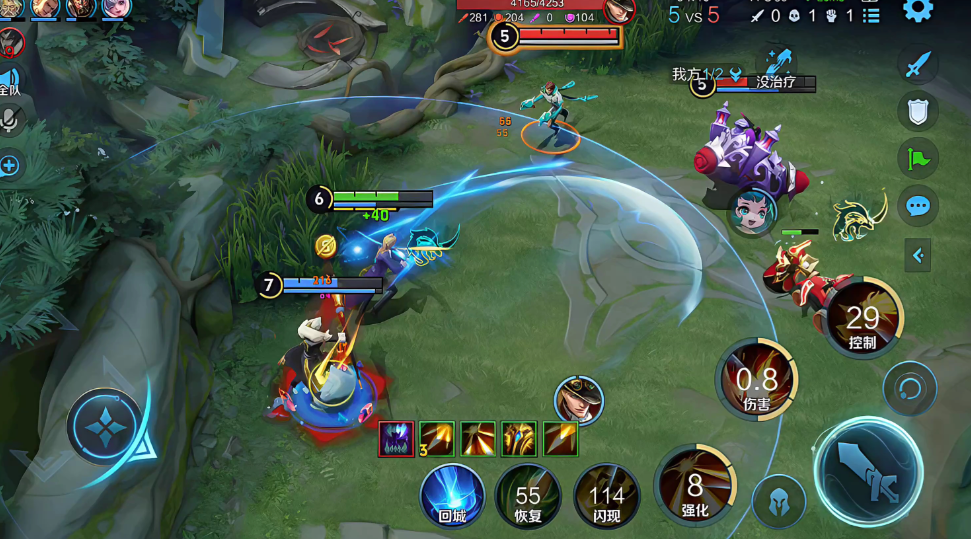Activate the 闪现 flash spell

[x=606, y=496]
